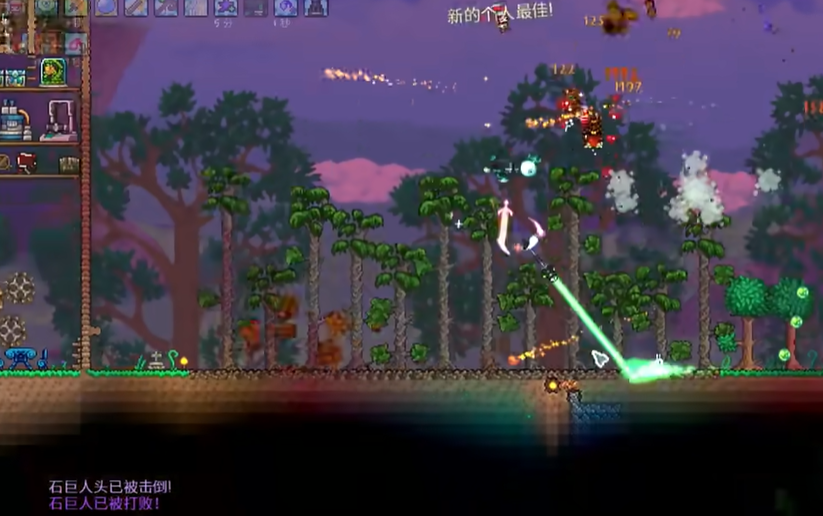Select the dark tower-shaped buff icon

316,7
